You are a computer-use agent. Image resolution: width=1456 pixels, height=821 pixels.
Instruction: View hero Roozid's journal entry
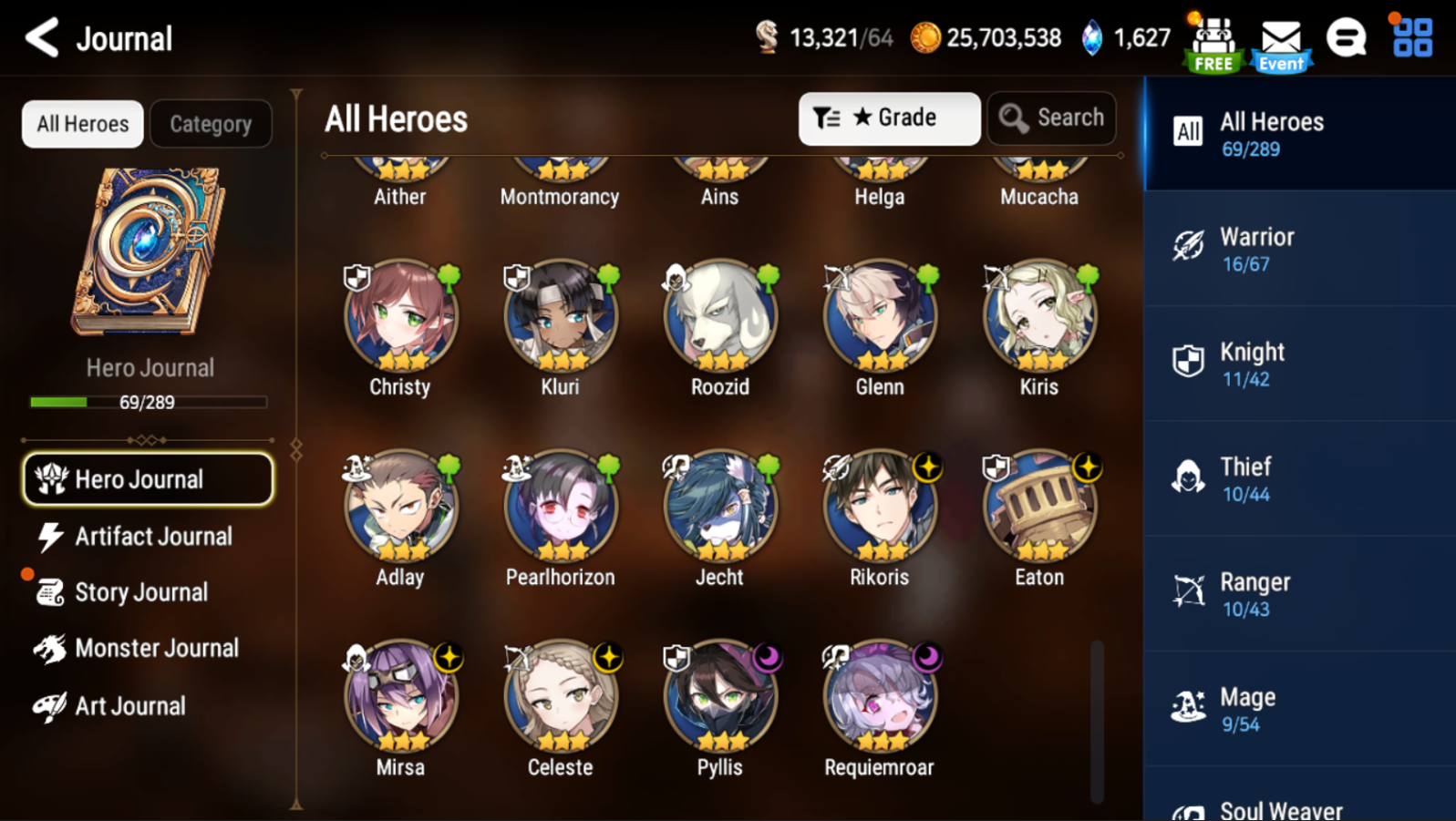(x=719, y=317)
